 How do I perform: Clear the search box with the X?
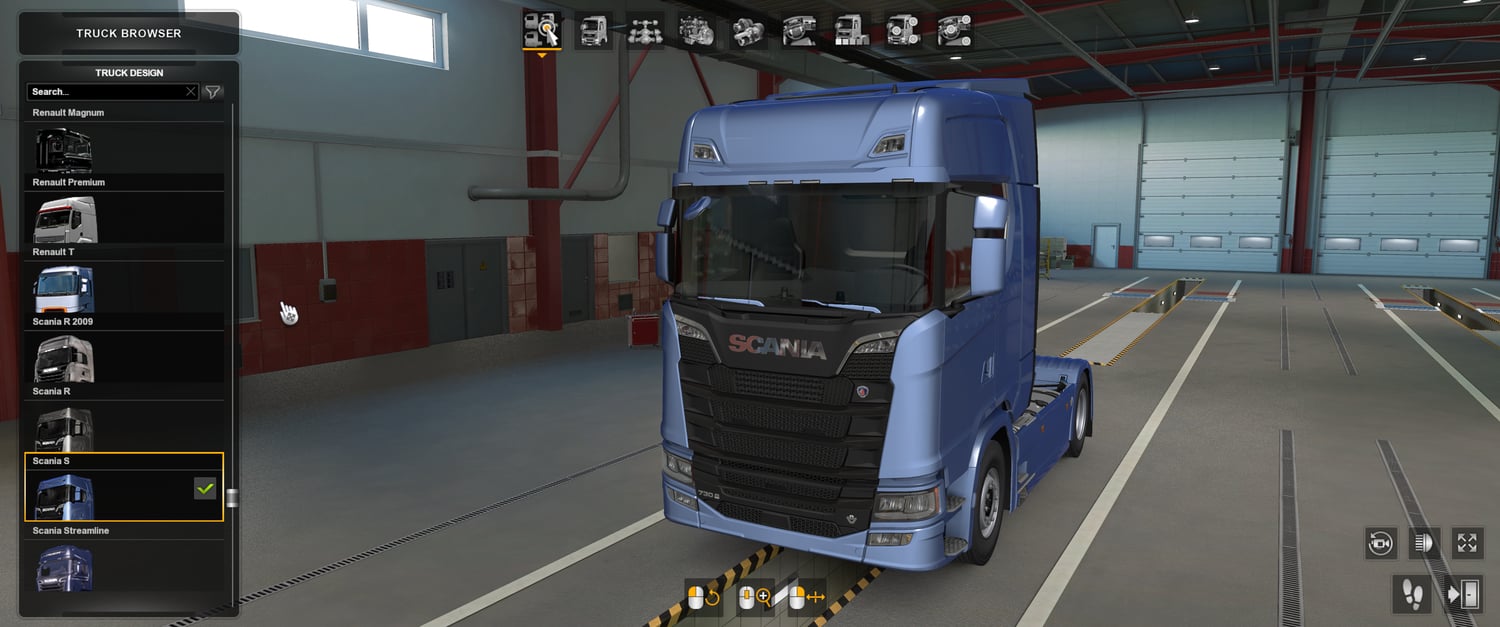tap(191, 92)
